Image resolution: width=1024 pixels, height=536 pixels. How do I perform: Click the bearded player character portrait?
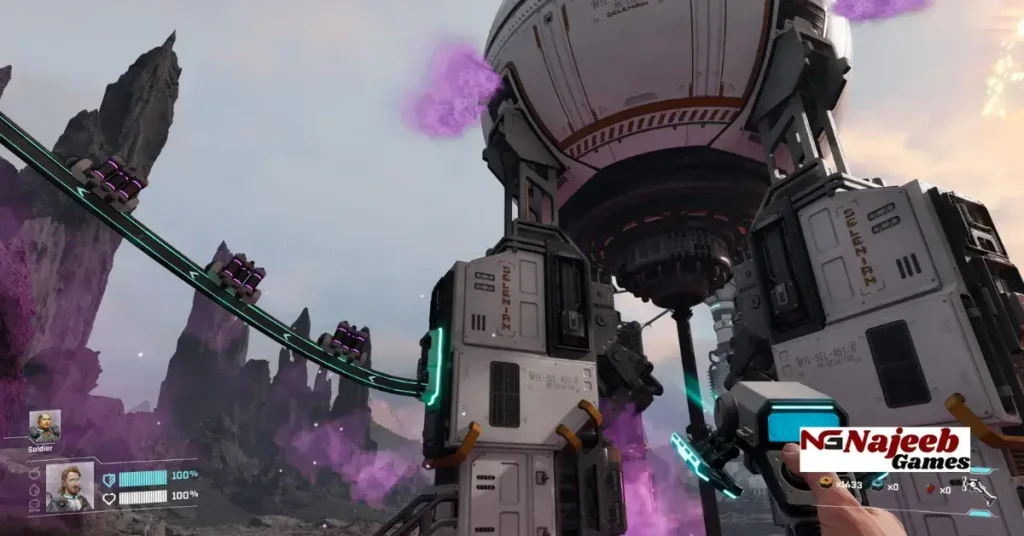pyautogui.click(x=70, y=486)
